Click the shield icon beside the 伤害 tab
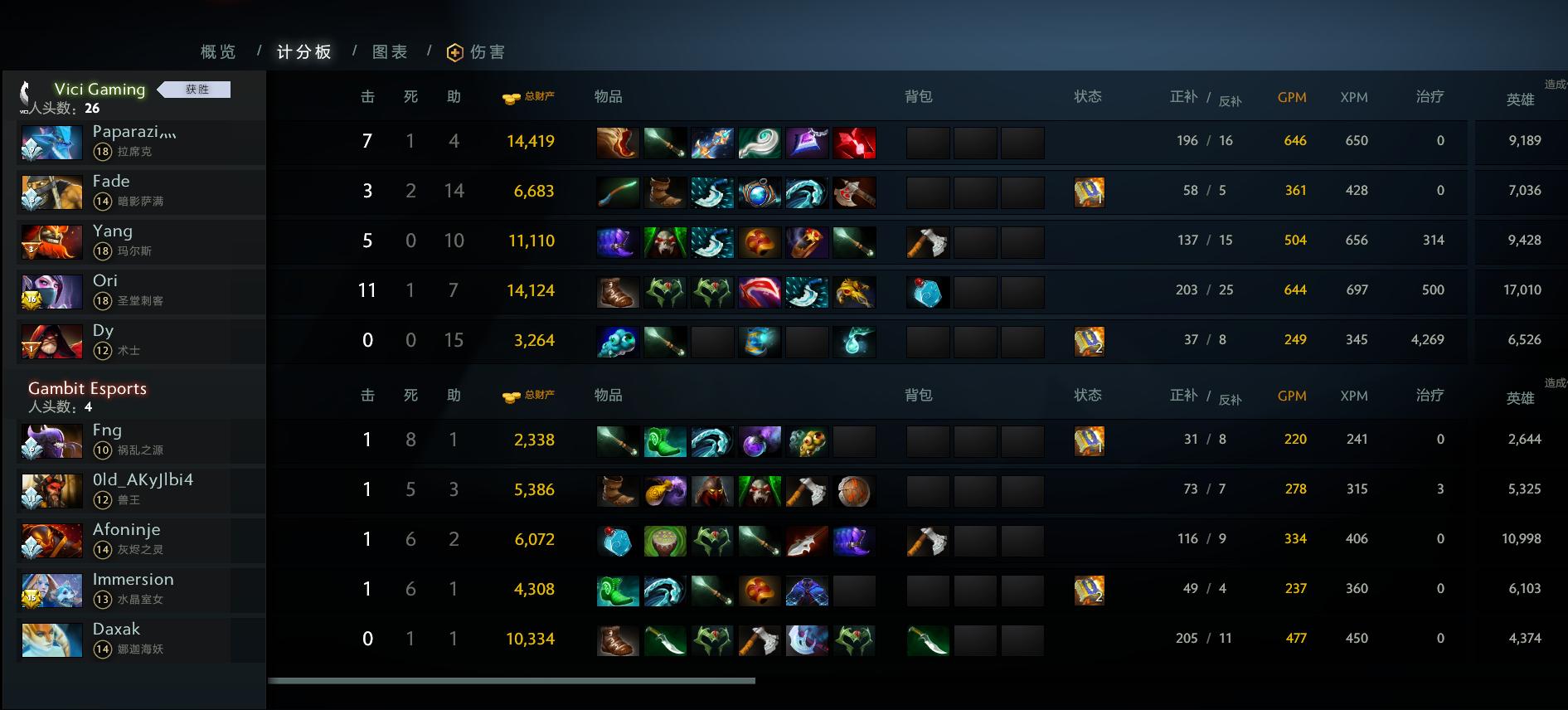The image size is (1568, 710). [x=453, y=51]
